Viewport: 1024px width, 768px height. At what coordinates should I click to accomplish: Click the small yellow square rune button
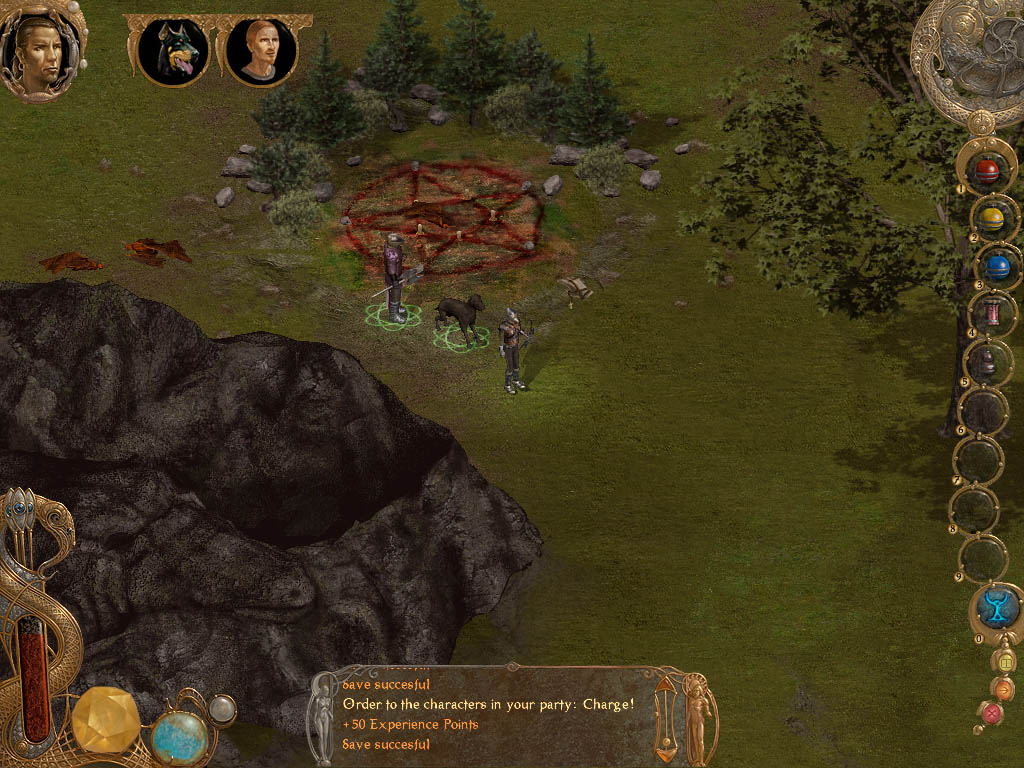(x=1006, y=661)
